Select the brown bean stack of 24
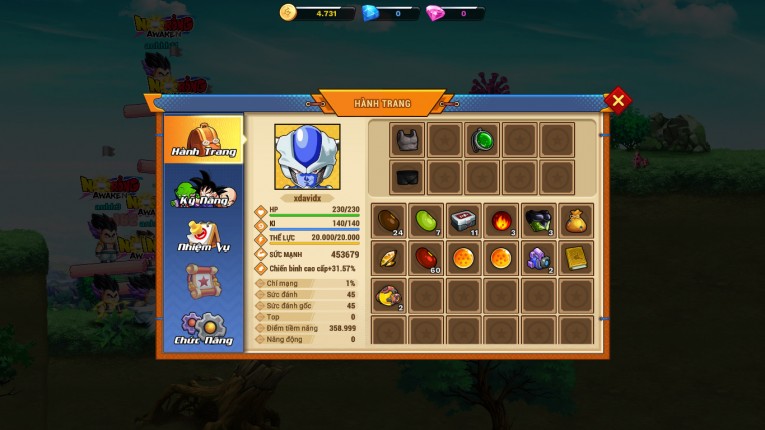 [x=388, y=221]
